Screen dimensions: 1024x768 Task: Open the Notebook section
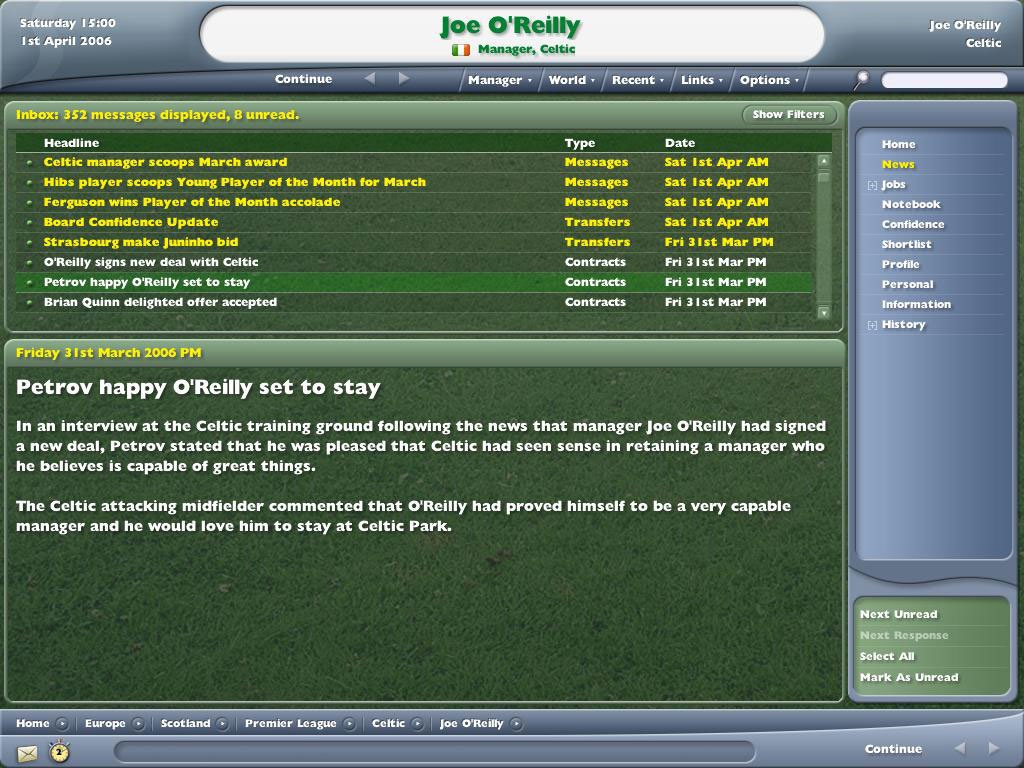pos(911,204)
